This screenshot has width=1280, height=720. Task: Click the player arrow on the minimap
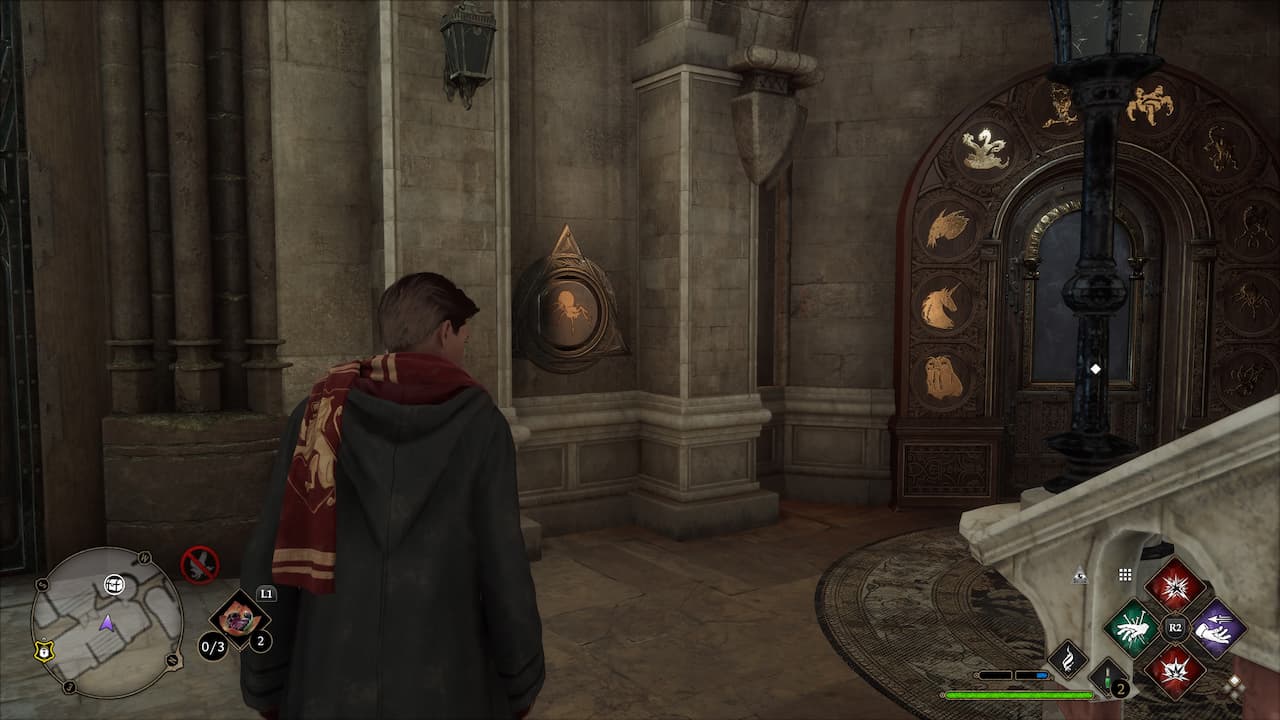point(106,622)
